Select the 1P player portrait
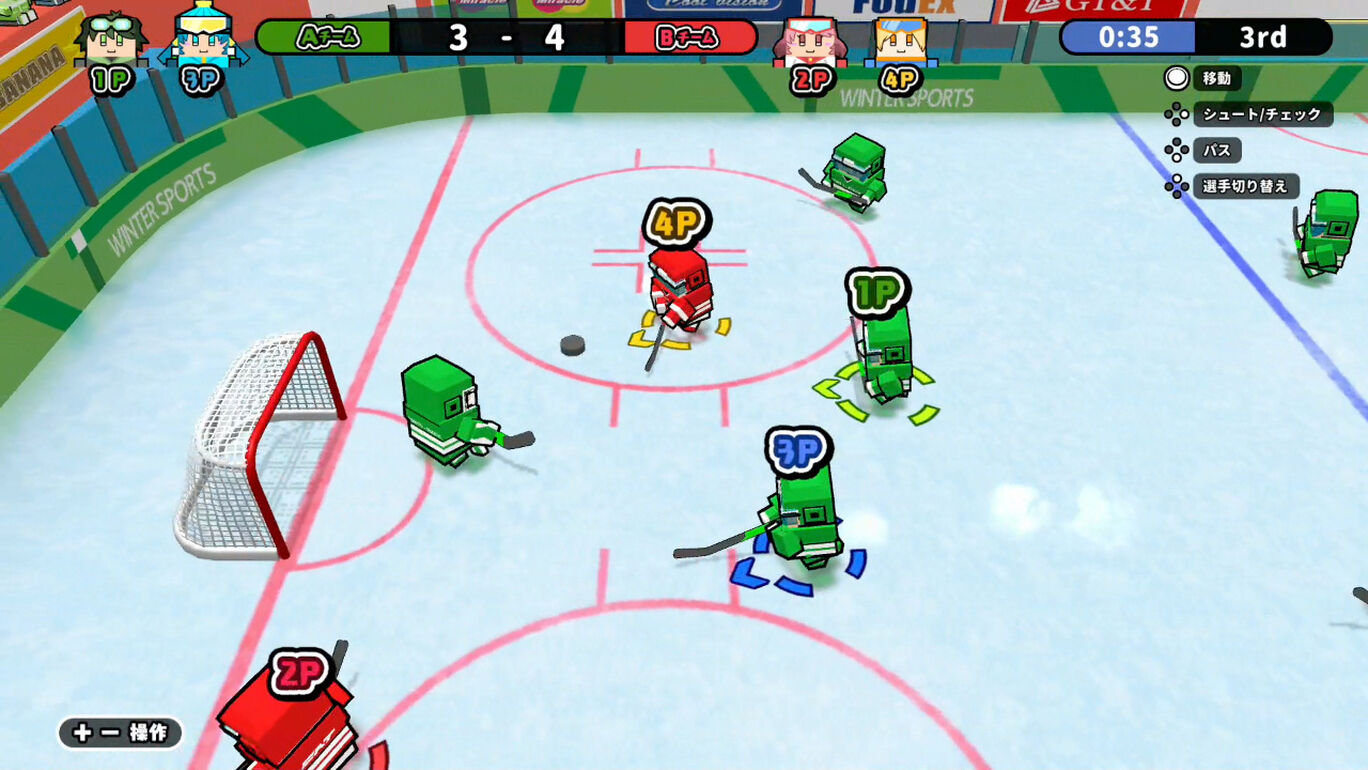1368x770 pixels. (x=111, y=40)
